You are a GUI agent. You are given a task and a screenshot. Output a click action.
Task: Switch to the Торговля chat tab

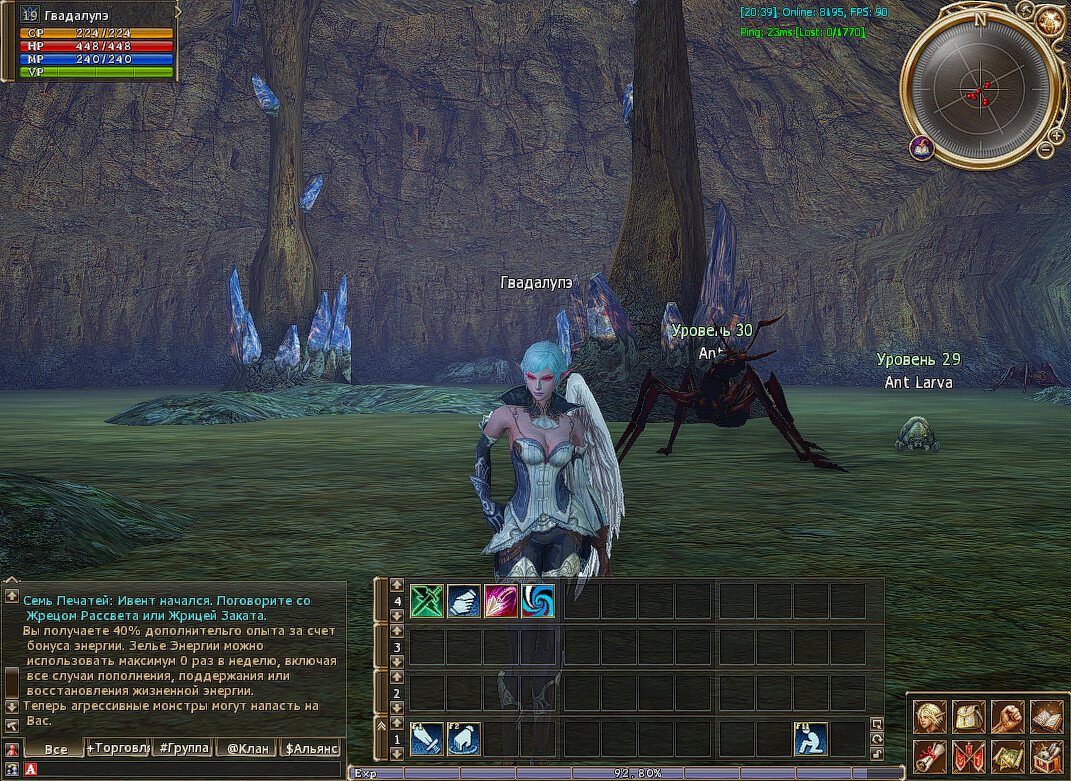[x=118, y=748]
